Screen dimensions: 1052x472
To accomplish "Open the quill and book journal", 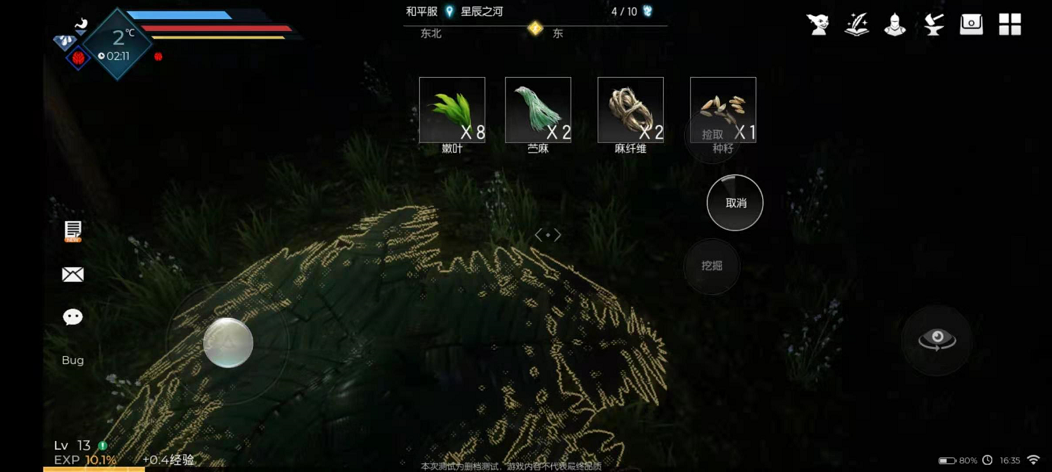I will tap(856, 25).
